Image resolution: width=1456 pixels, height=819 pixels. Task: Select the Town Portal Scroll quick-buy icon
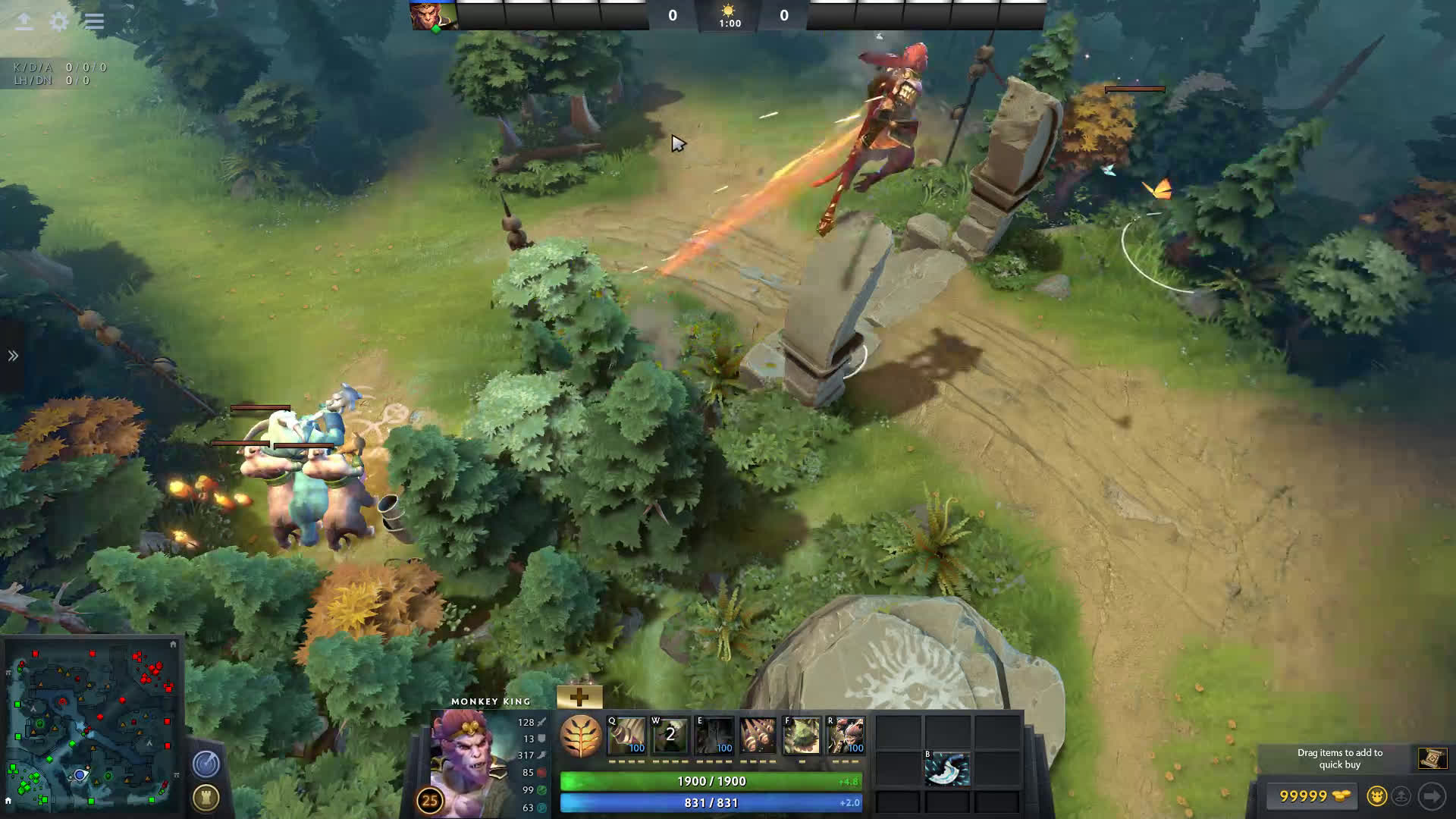pos(1432,758)
